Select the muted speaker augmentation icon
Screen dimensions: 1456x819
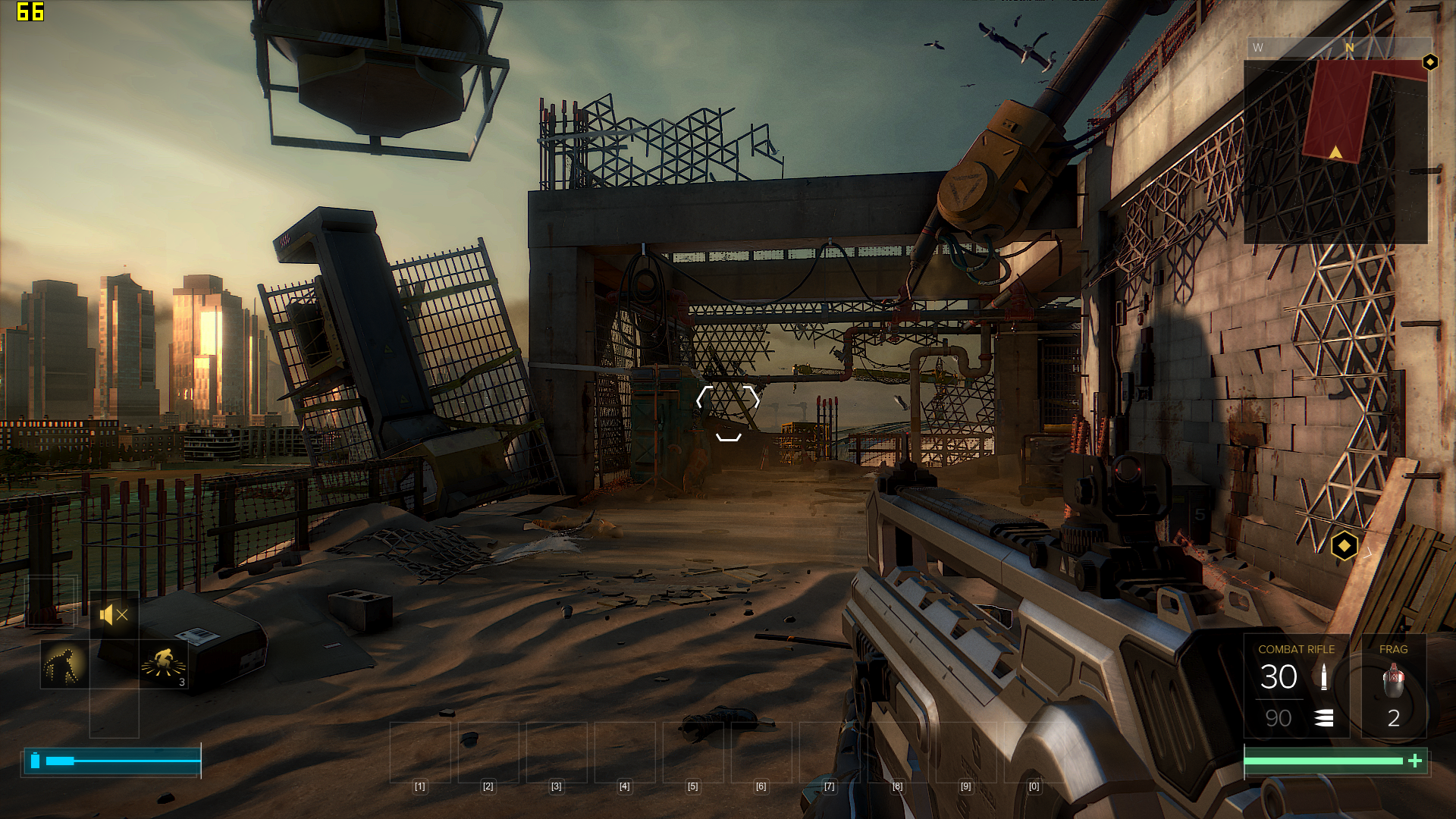[x=114, y=615]
